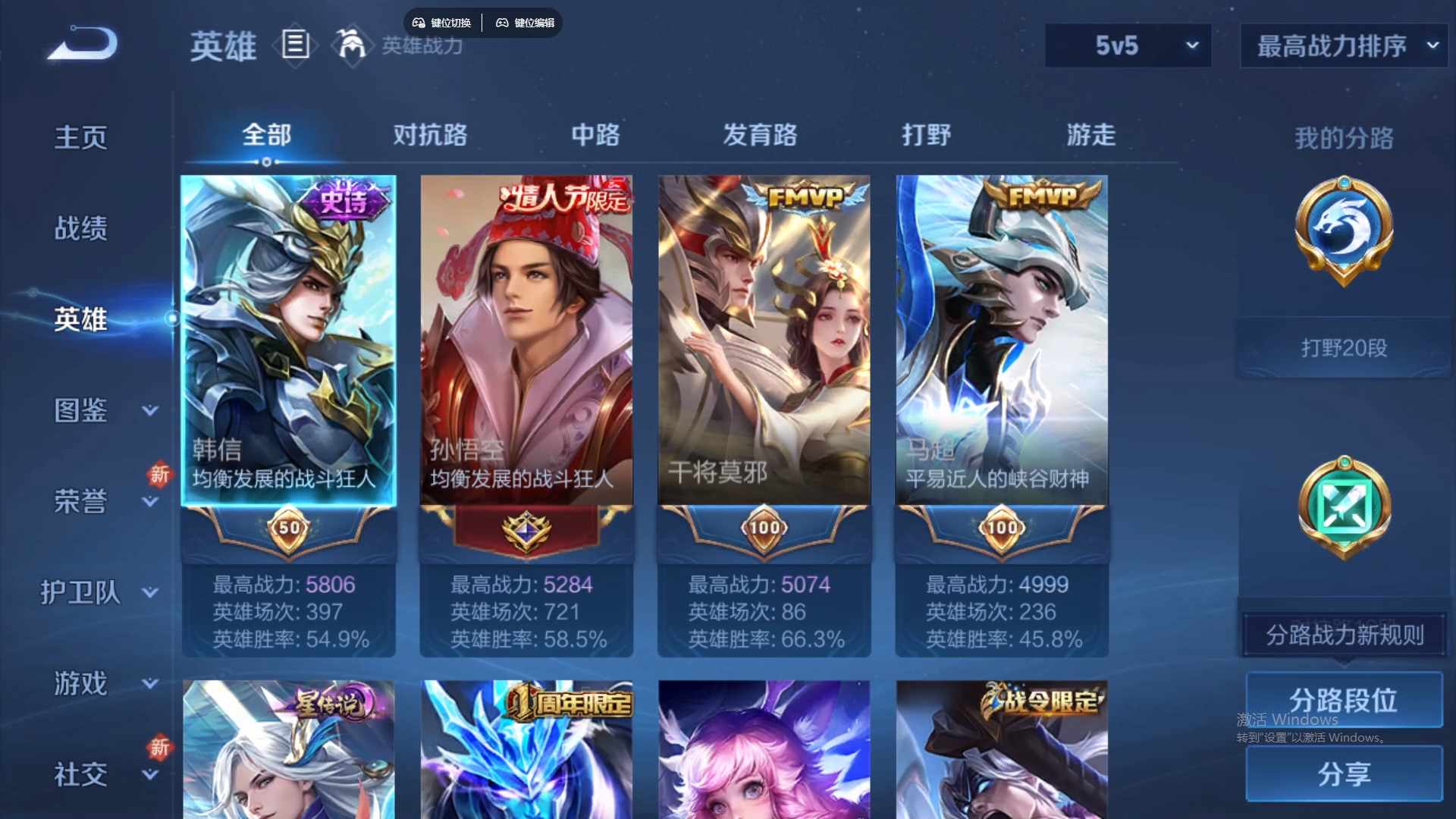
Task: Go to the 战绩 match record page
Action: pos(80,228)
